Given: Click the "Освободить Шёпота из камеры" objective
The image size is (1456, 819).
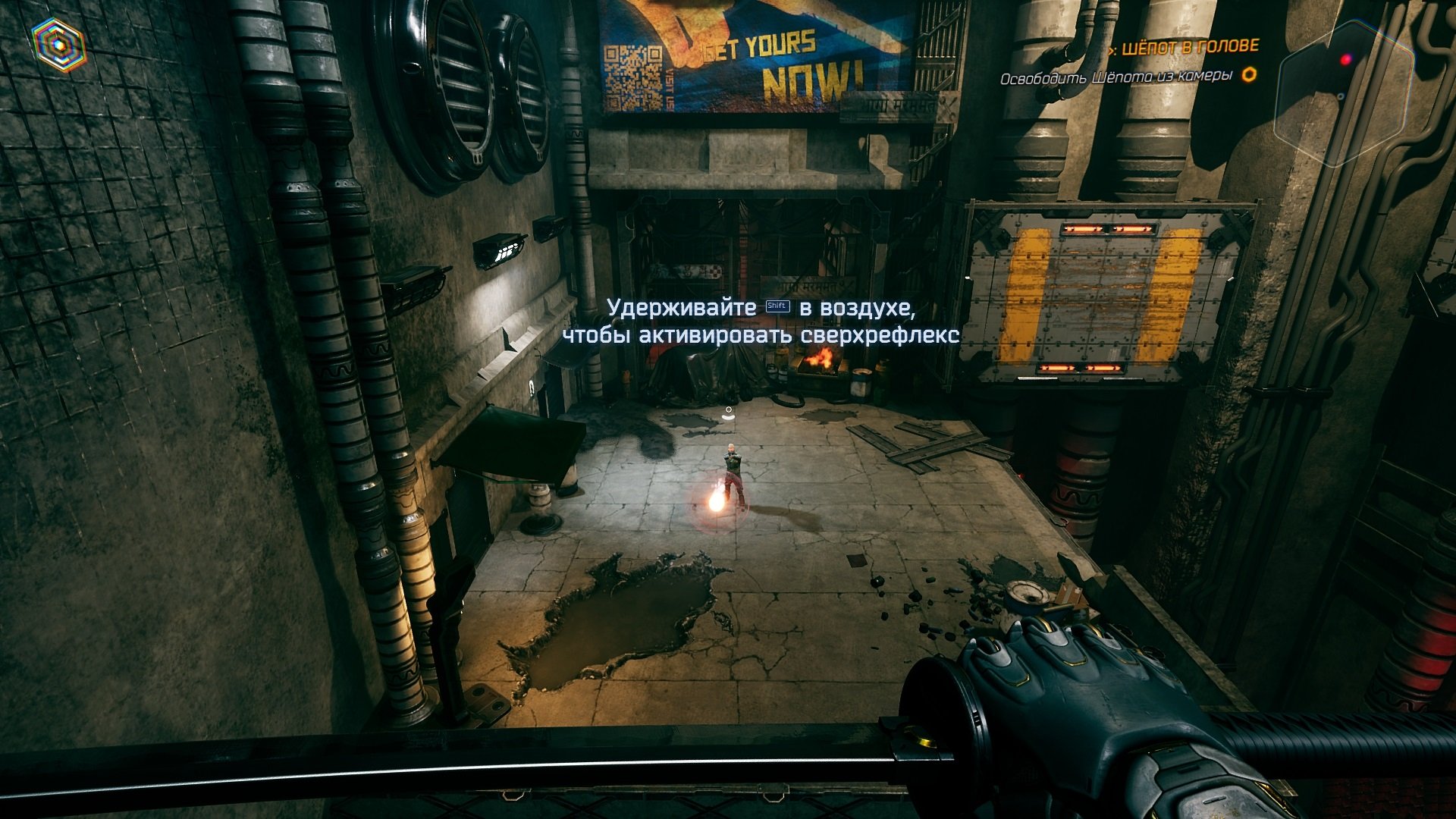Looking at the screenshot, I should (1115, 77).
